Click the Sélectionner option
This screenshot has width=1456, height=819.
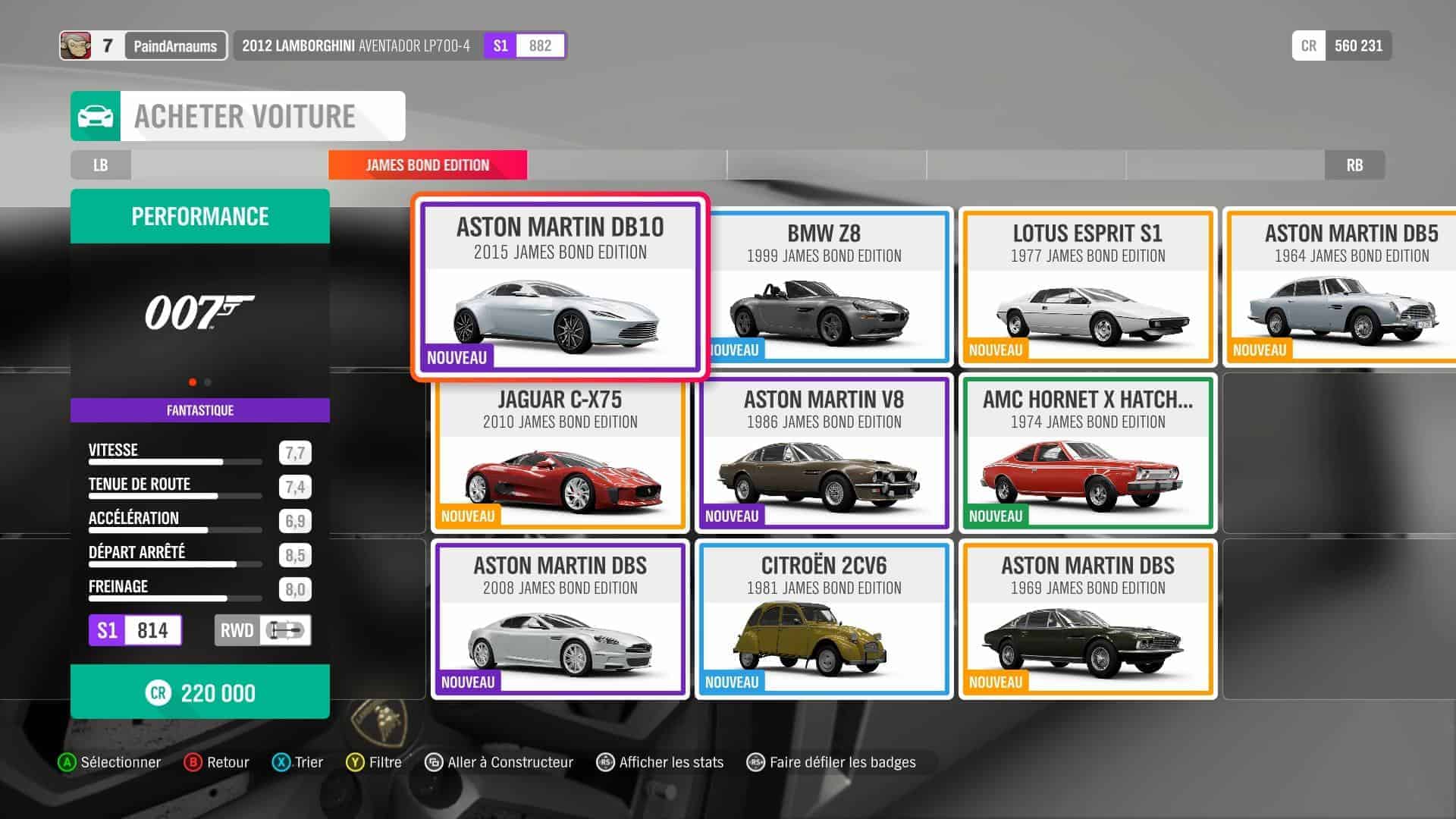tap(111, 762)
